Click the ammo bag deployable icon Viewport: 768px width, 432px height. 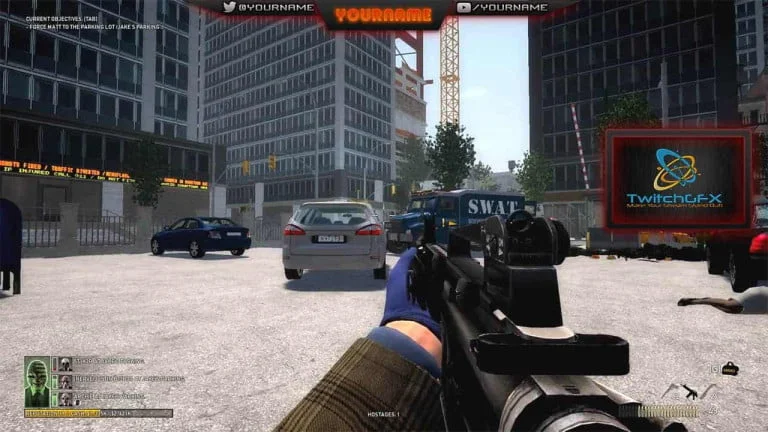[729, 369]
